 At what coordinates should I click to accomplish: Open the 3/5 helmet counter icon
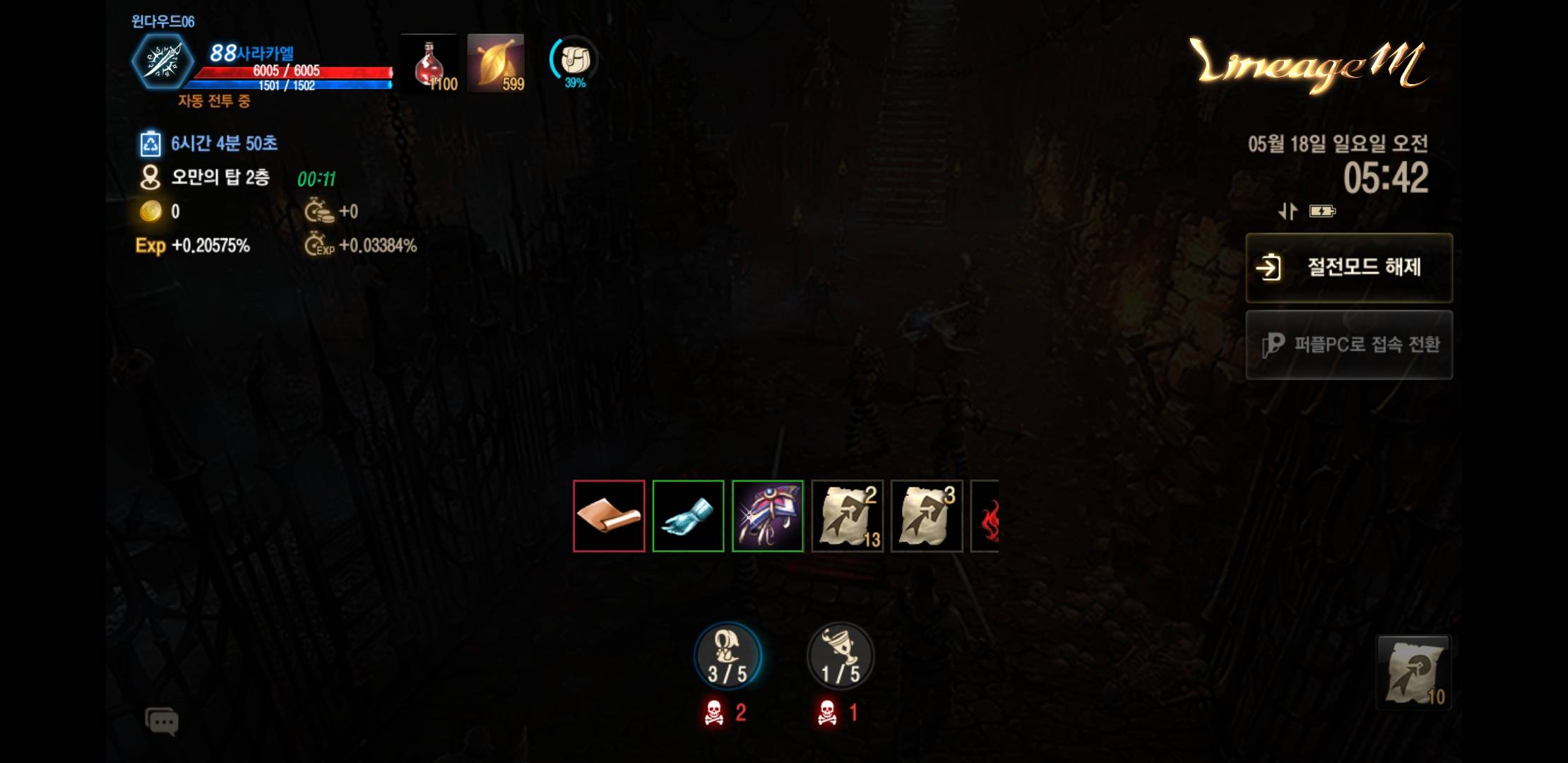coord(727,657)
